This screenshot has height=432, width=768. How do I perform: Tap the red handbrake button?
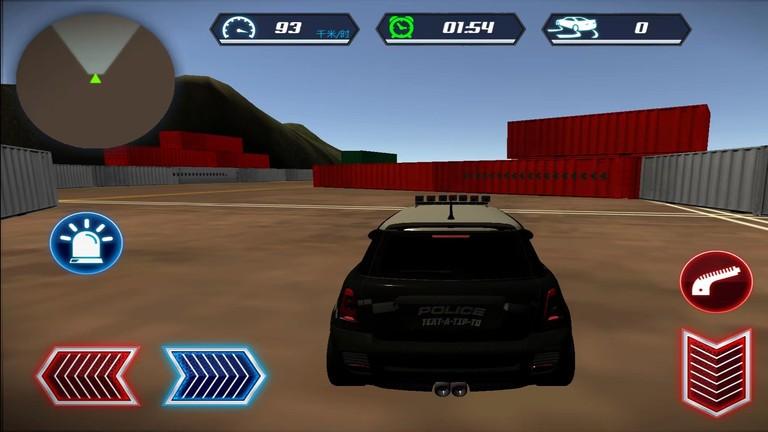[715, 281]
